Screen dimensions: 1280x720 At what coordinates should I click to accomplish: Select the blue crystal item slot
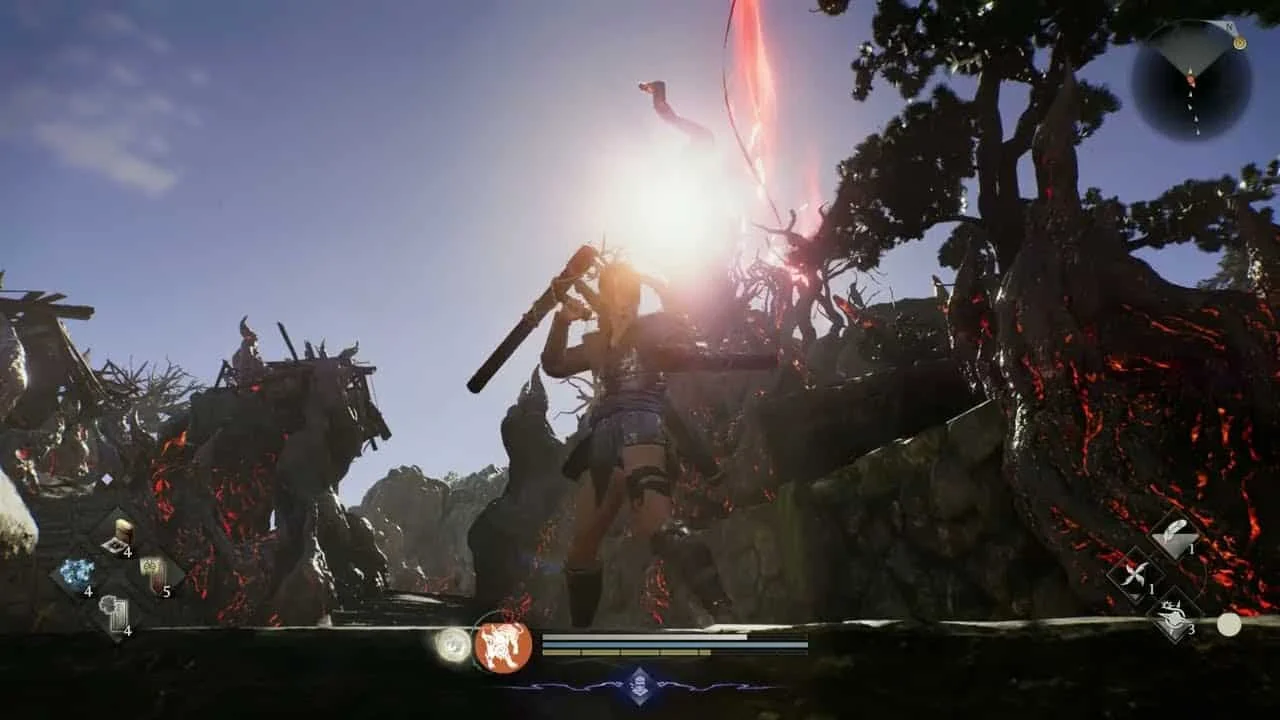point(76,573)
